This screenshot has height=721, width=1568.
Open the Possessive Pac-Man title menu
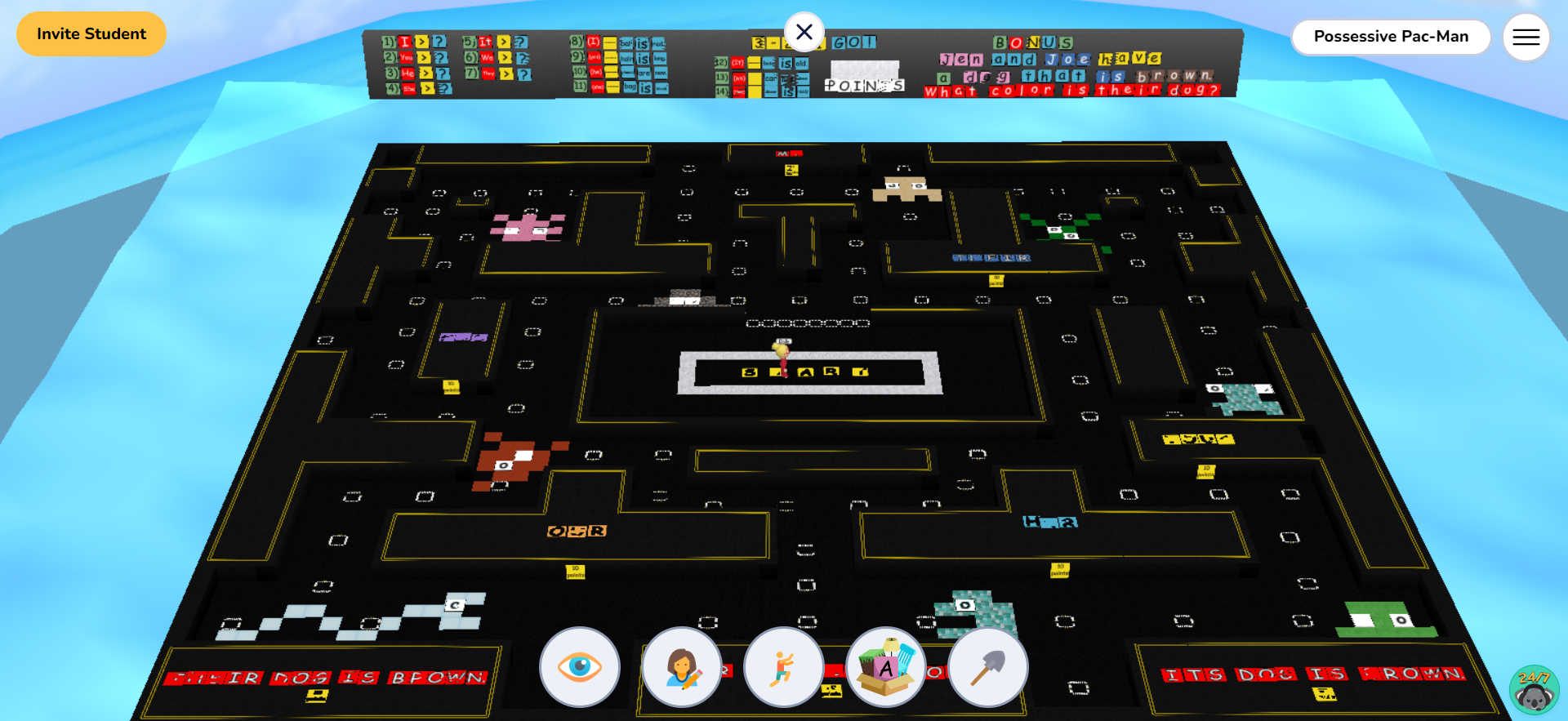tap(1391, 36)
